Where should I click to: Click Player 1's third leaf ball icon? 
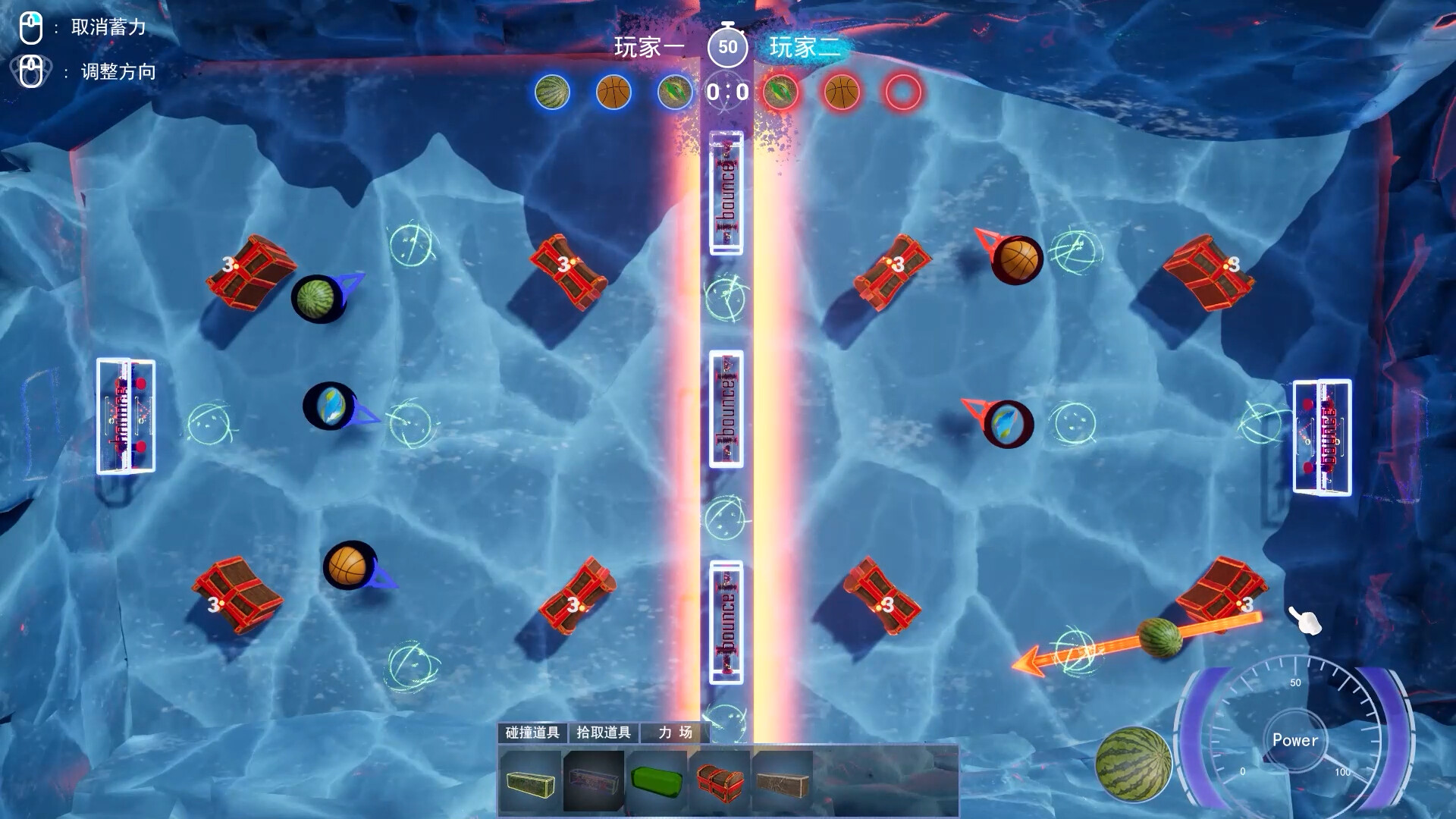click(x=673, y=93)
